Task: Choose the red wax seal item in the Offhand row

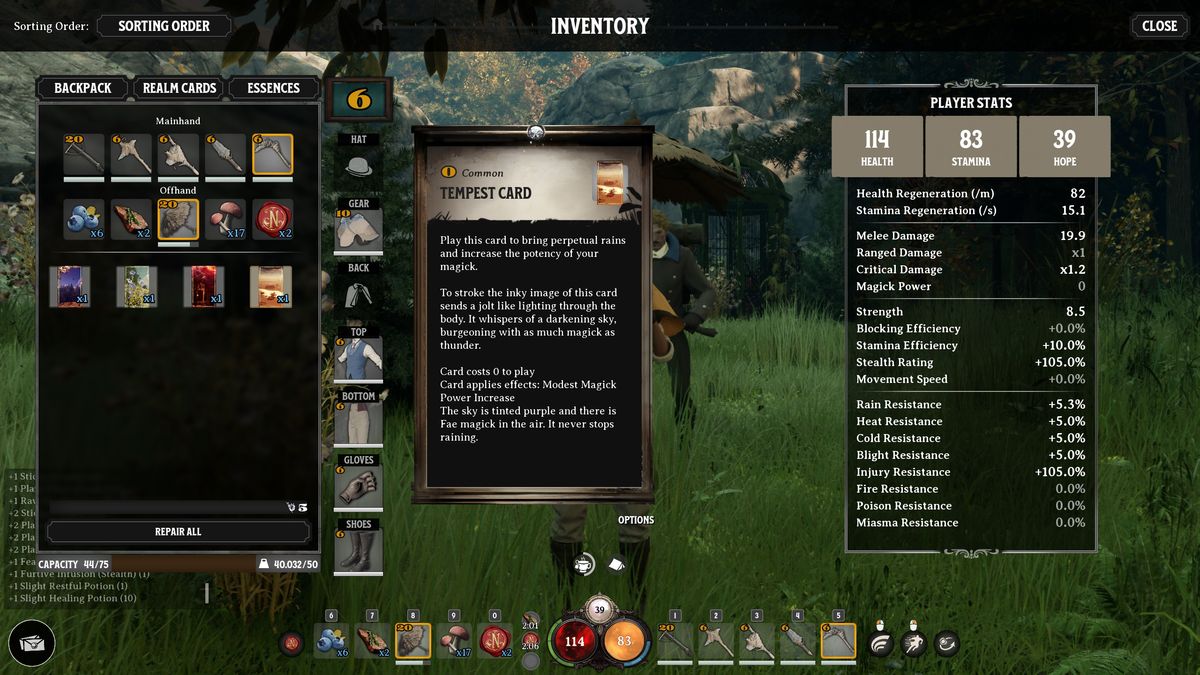Action: tap(272, 220)
